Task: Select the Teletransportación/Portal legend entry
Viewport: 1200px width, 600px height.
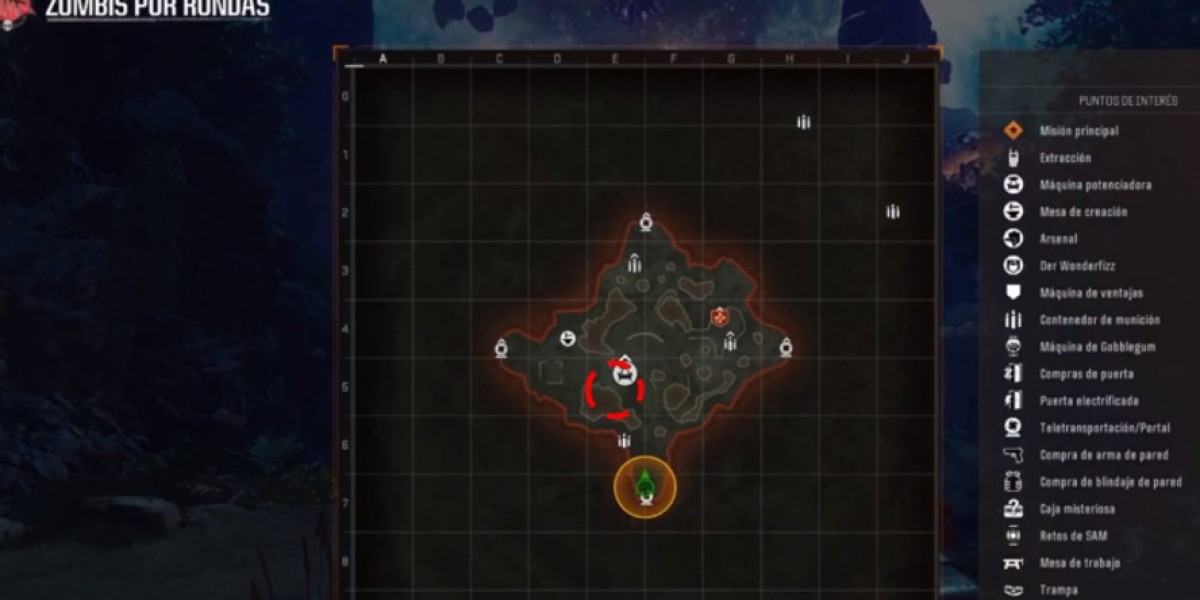Action: pyautogui.click(x=1104, y=428)
